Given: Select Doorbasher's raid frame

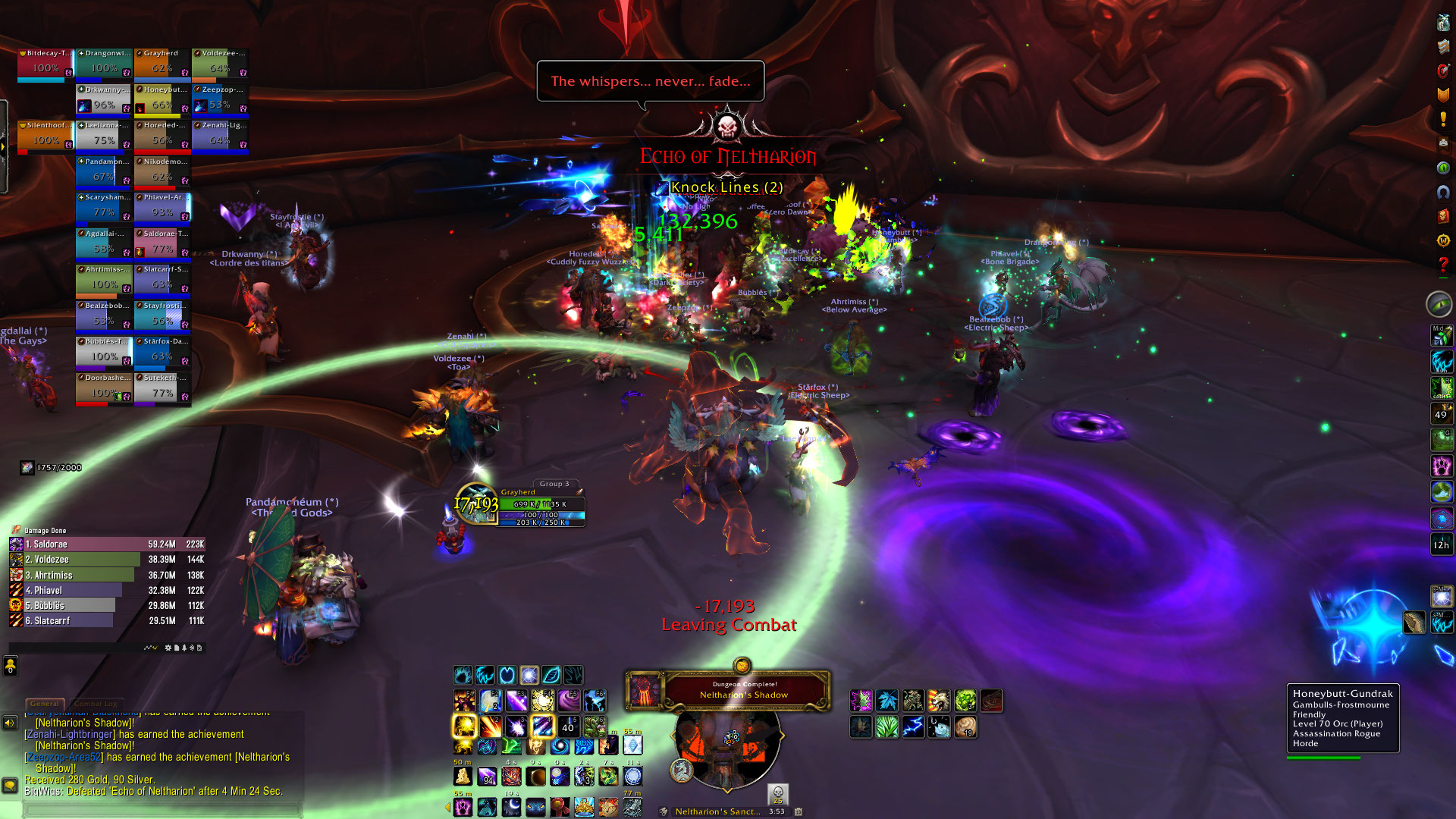Looking at the screenshot, I should tap(104, 388).
